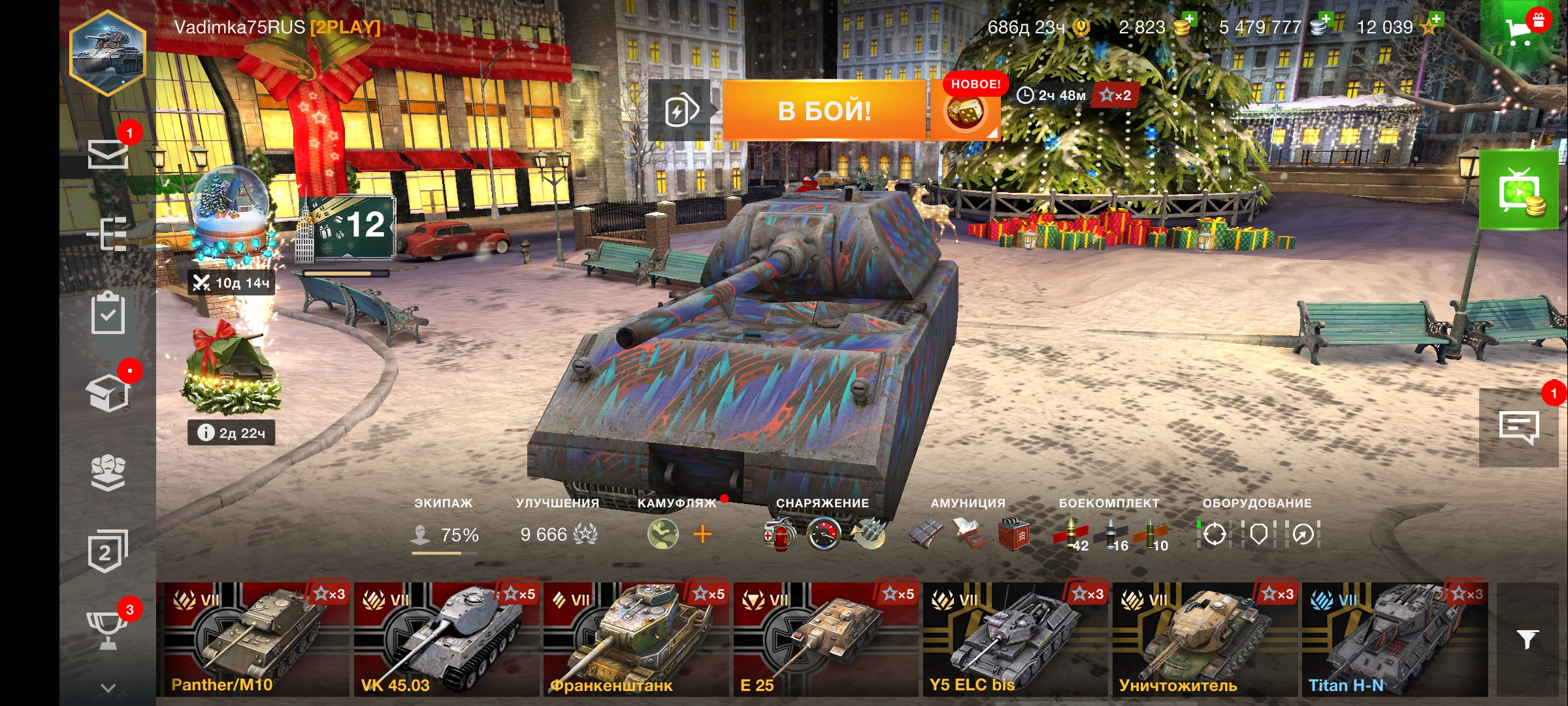Add camouflage with the orange plus
Viewport: 1568px width, 706px height.
click(x=702, y=535)
